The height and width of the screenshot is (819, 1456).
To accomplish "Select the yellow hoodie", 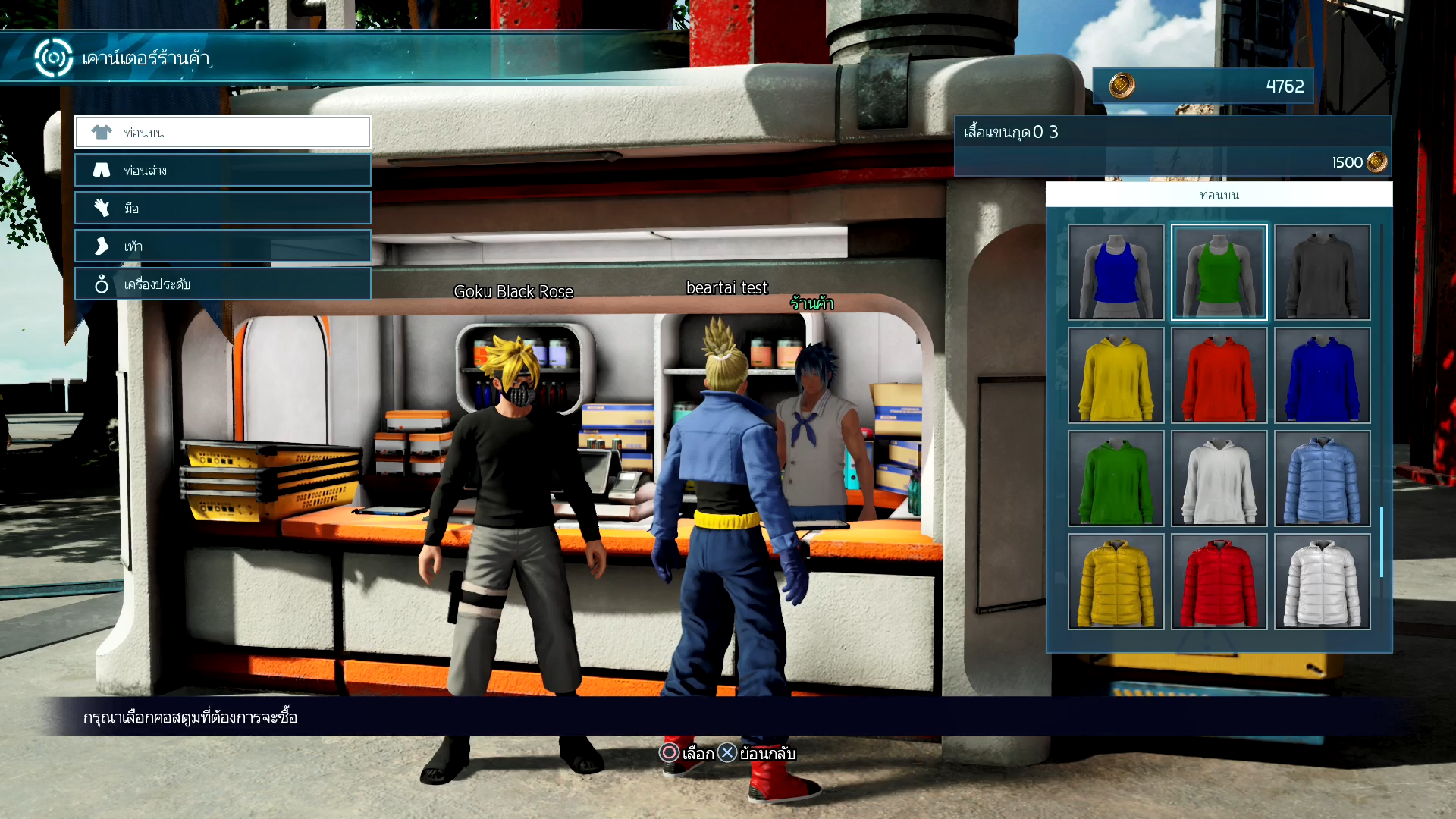I will (x=1116, y=375).
